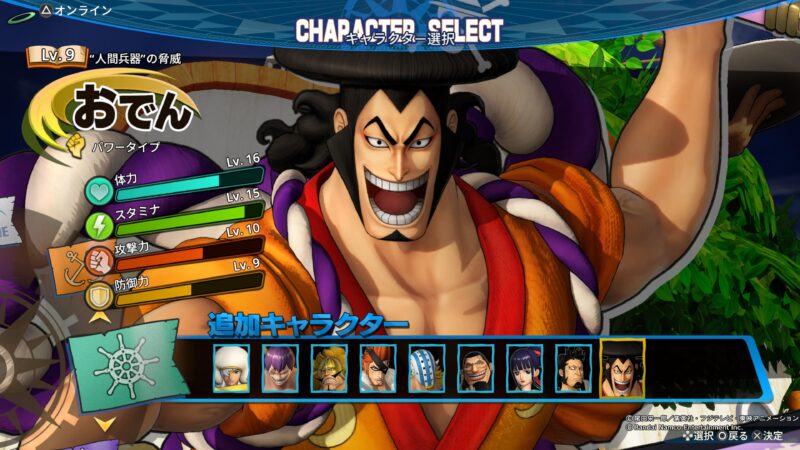
Task: Select Okiku's dark-haired portrait
Action: [525, 368]
